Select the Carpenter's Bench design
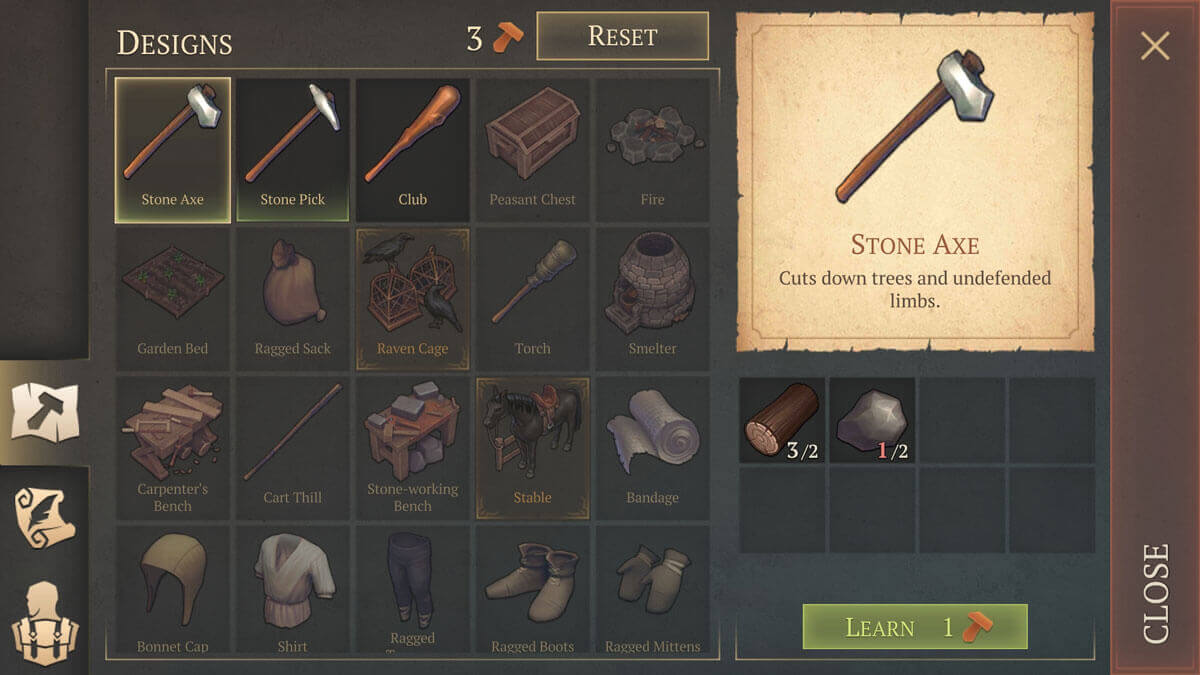Viewport: 1200px width, 675px height. coord(173,447)
